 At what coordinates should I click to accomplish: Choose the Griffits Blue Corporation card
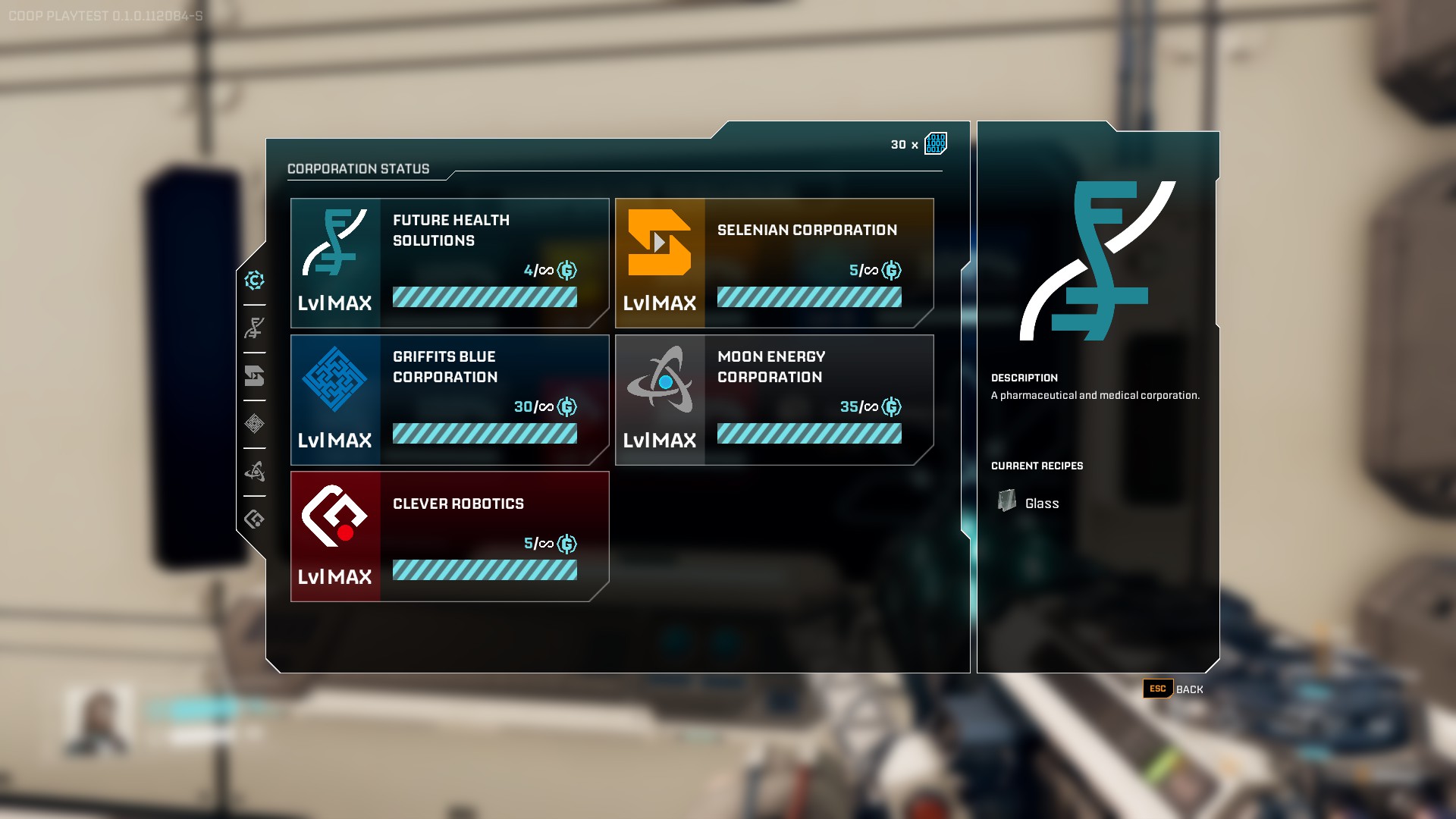point(450,400)
